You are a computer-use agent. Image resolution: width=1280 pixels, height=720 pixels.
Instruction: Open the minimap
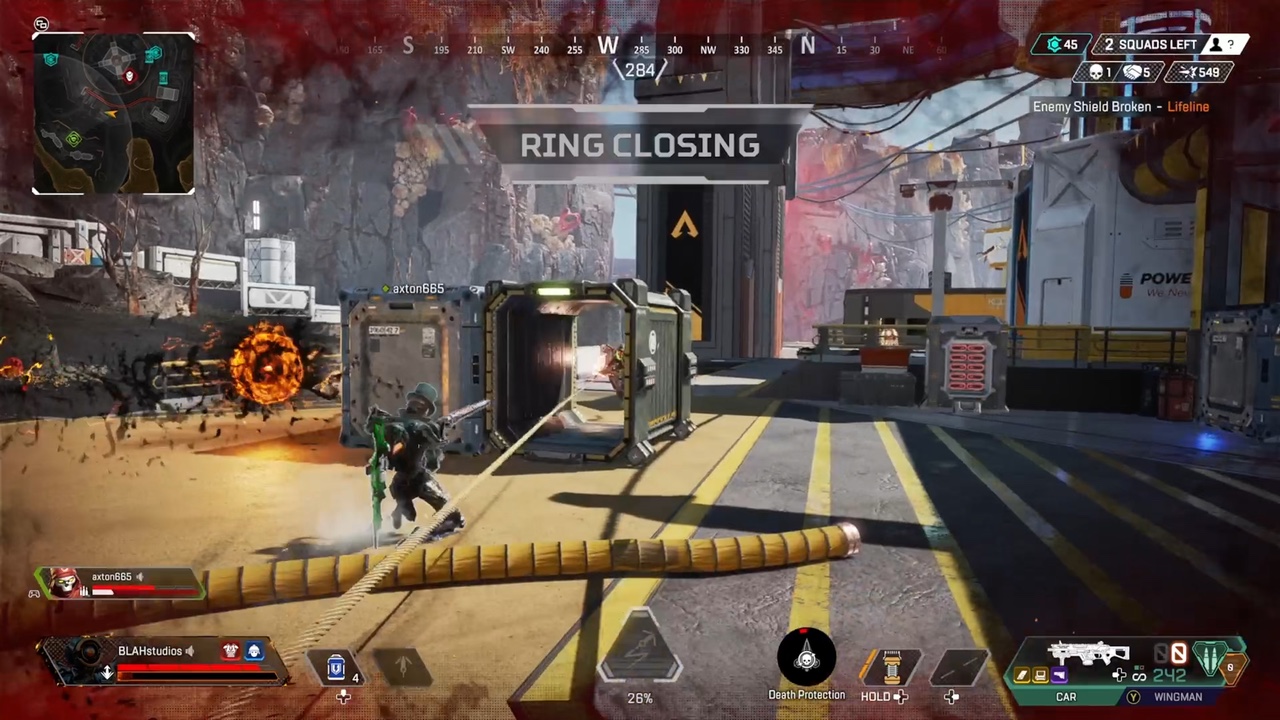[113, 112]
